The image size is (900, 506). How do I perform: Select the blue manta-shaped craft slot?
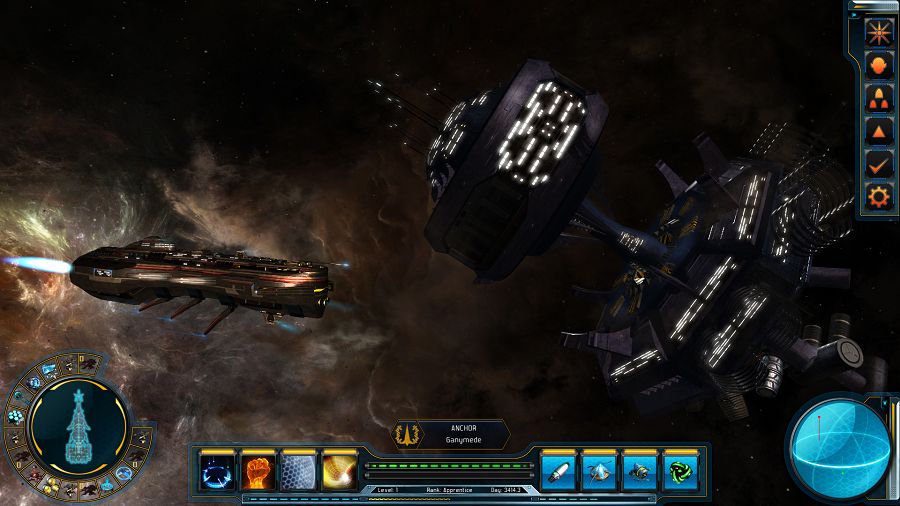(x=599, y=471)
